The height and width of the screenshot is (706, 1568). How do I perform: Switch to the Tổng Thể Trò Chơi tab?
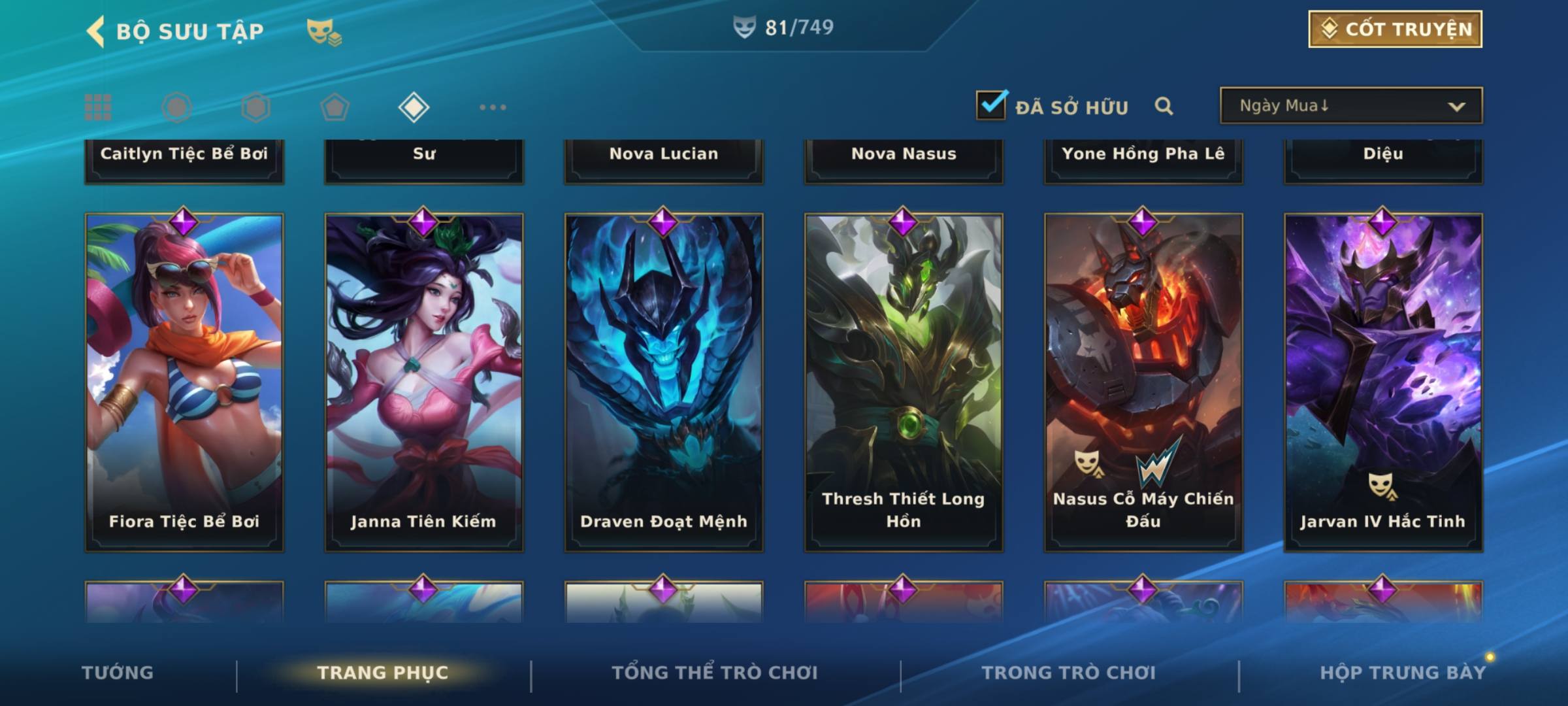click(x=715, y=673)
